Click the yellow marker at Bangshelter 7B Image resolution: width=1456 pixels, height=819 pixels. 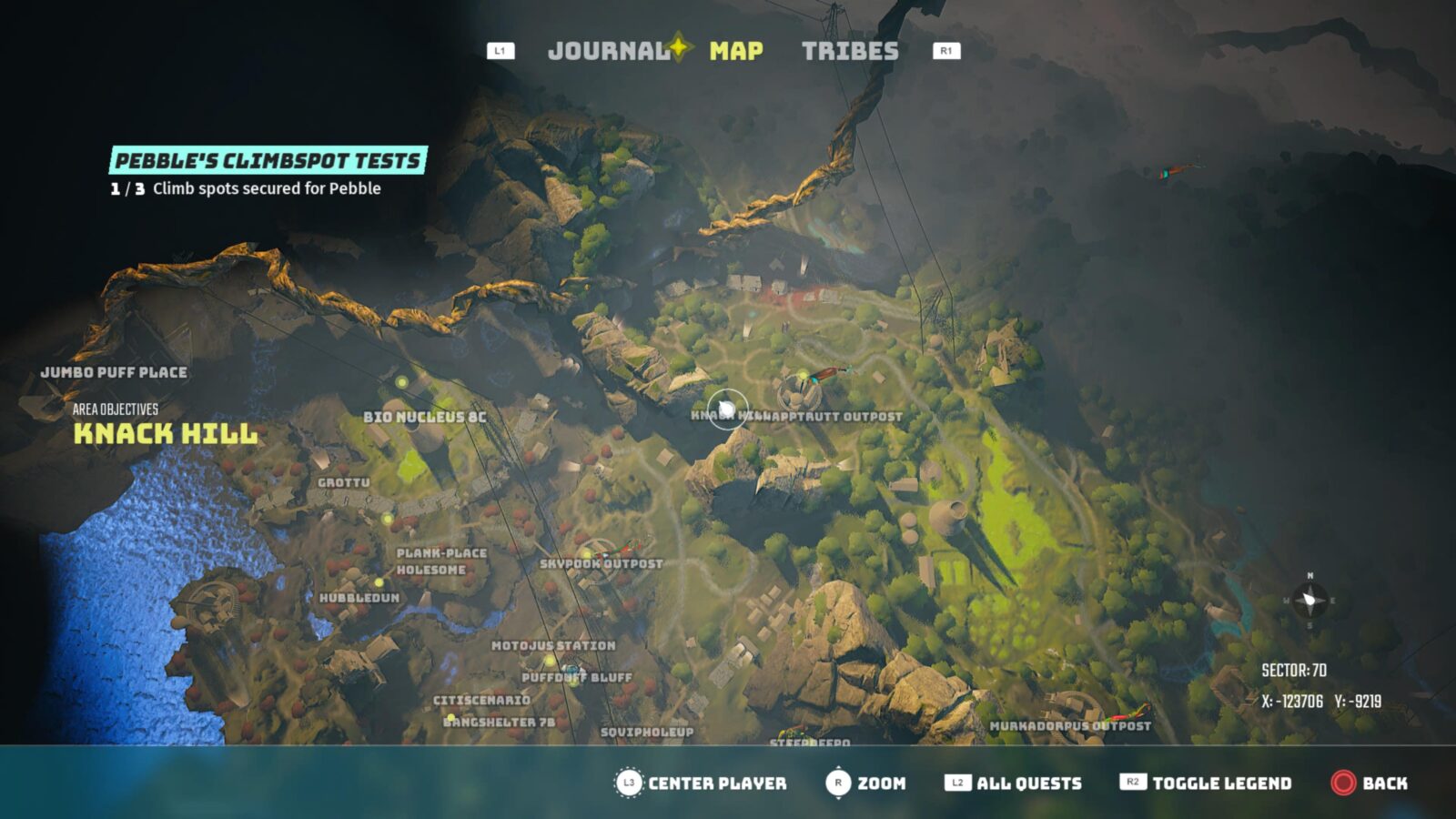(451, 717)
